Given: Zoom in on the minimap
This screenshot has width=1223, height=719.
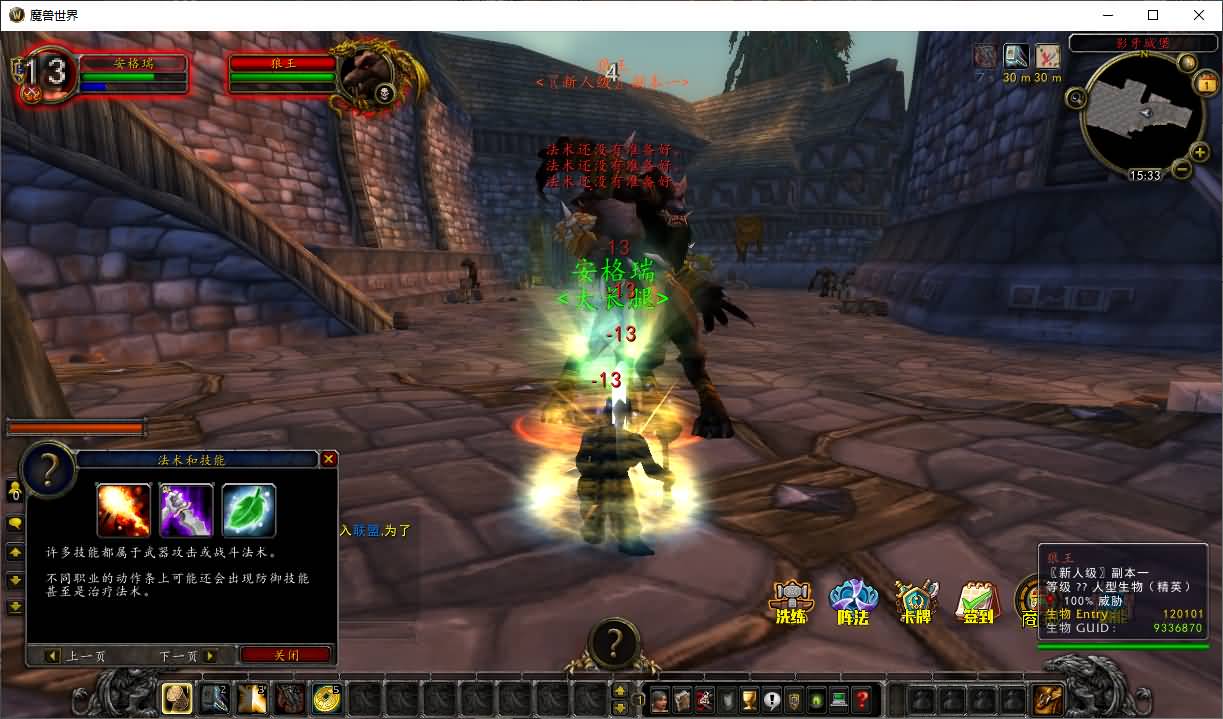Looking at the screenshot, I should click(1200, 152).
